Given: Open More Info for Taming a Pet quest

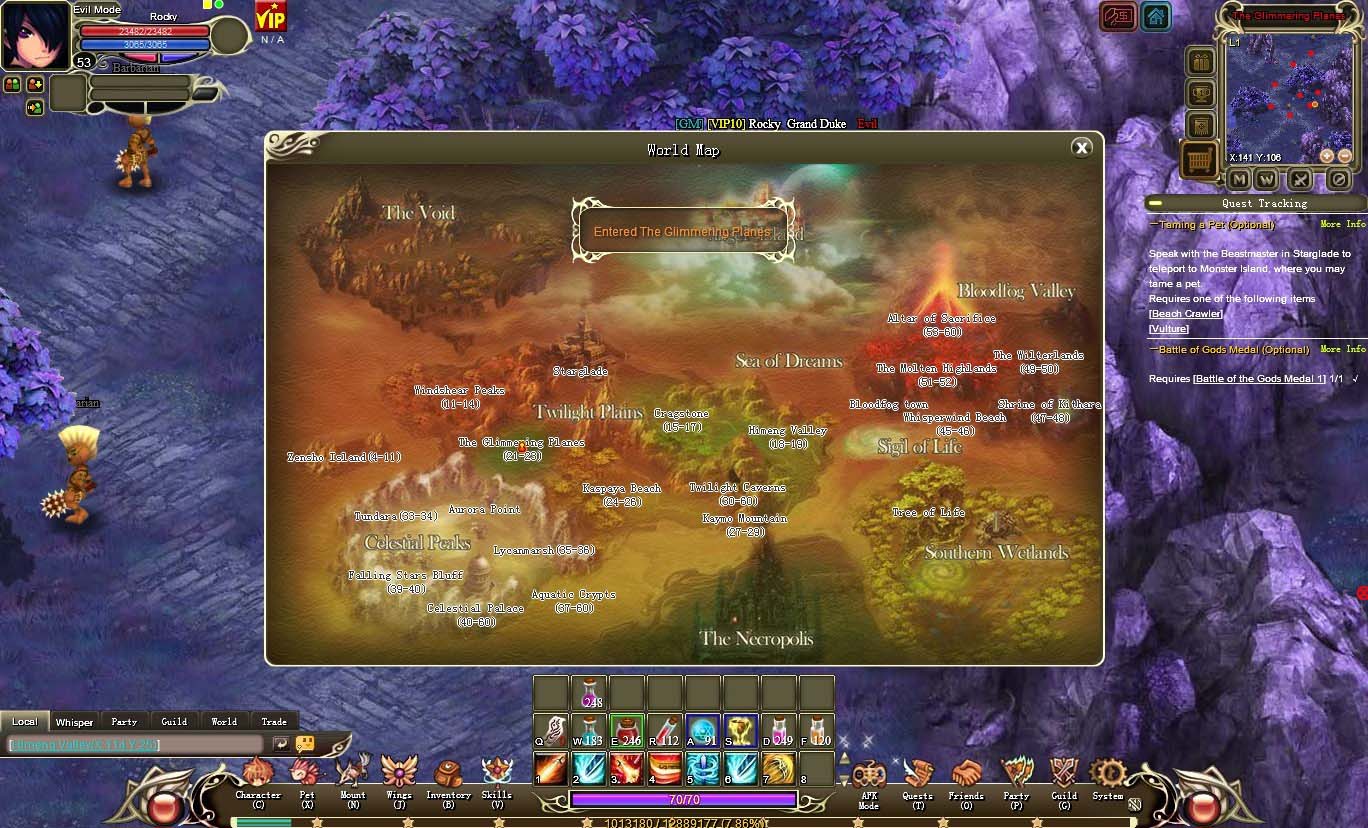Looking at the screenshot, I should pos(1342,225).
